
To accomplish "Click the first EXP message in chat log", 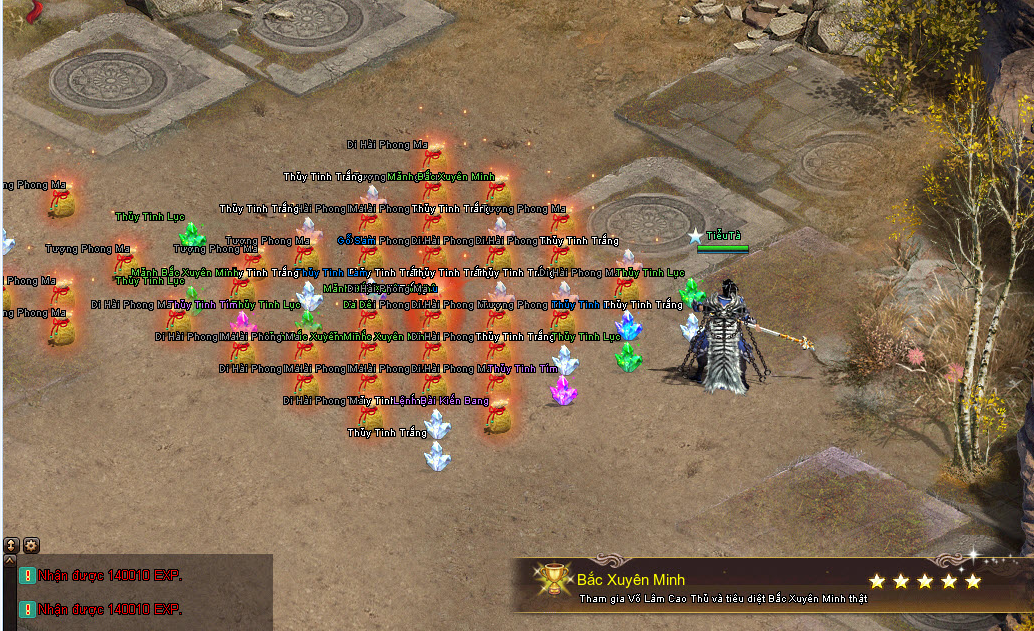I will (x=110, y=575).
